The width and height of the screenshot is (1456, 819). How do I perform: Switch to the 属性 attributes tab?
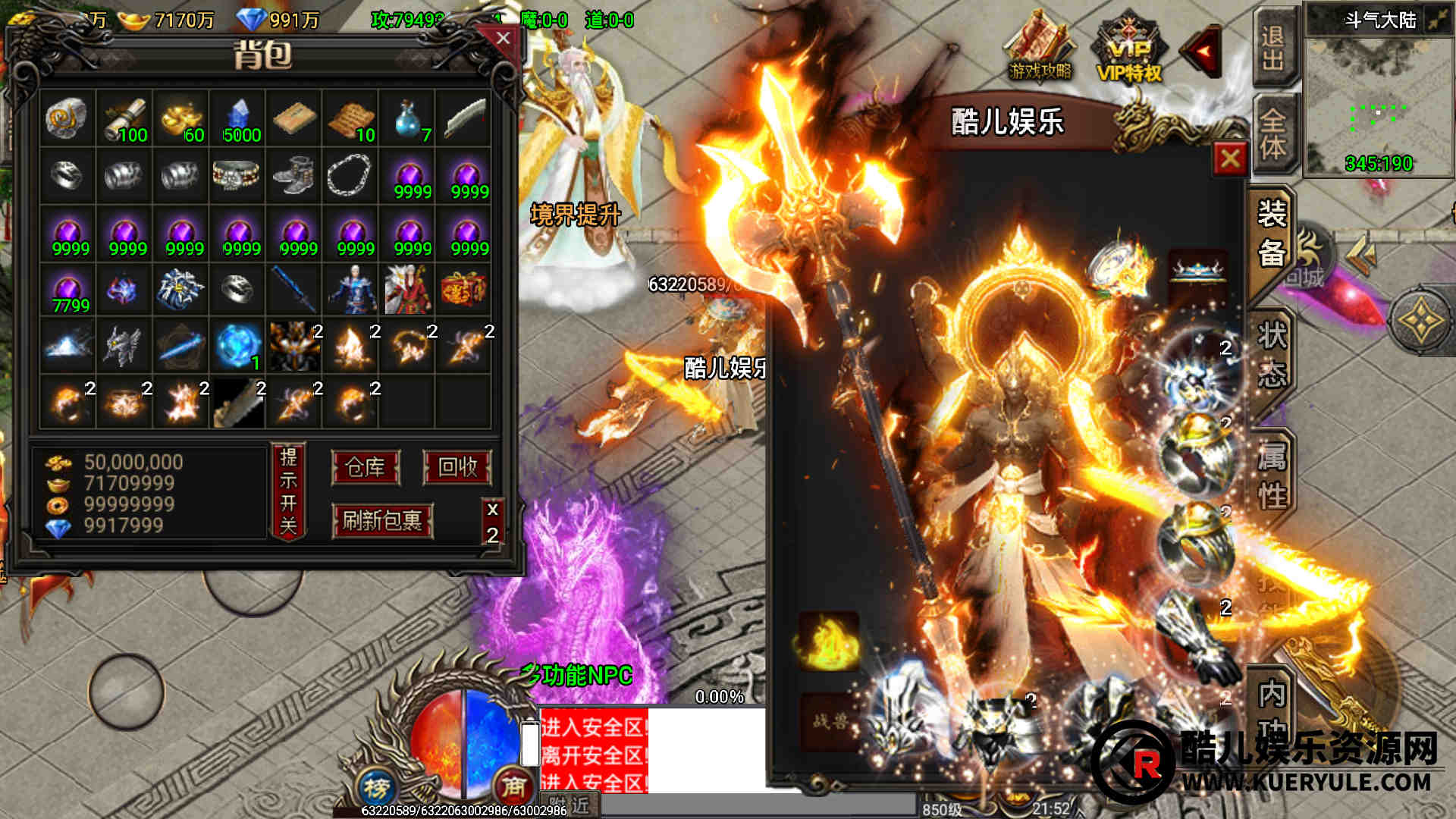(1272, 475)
